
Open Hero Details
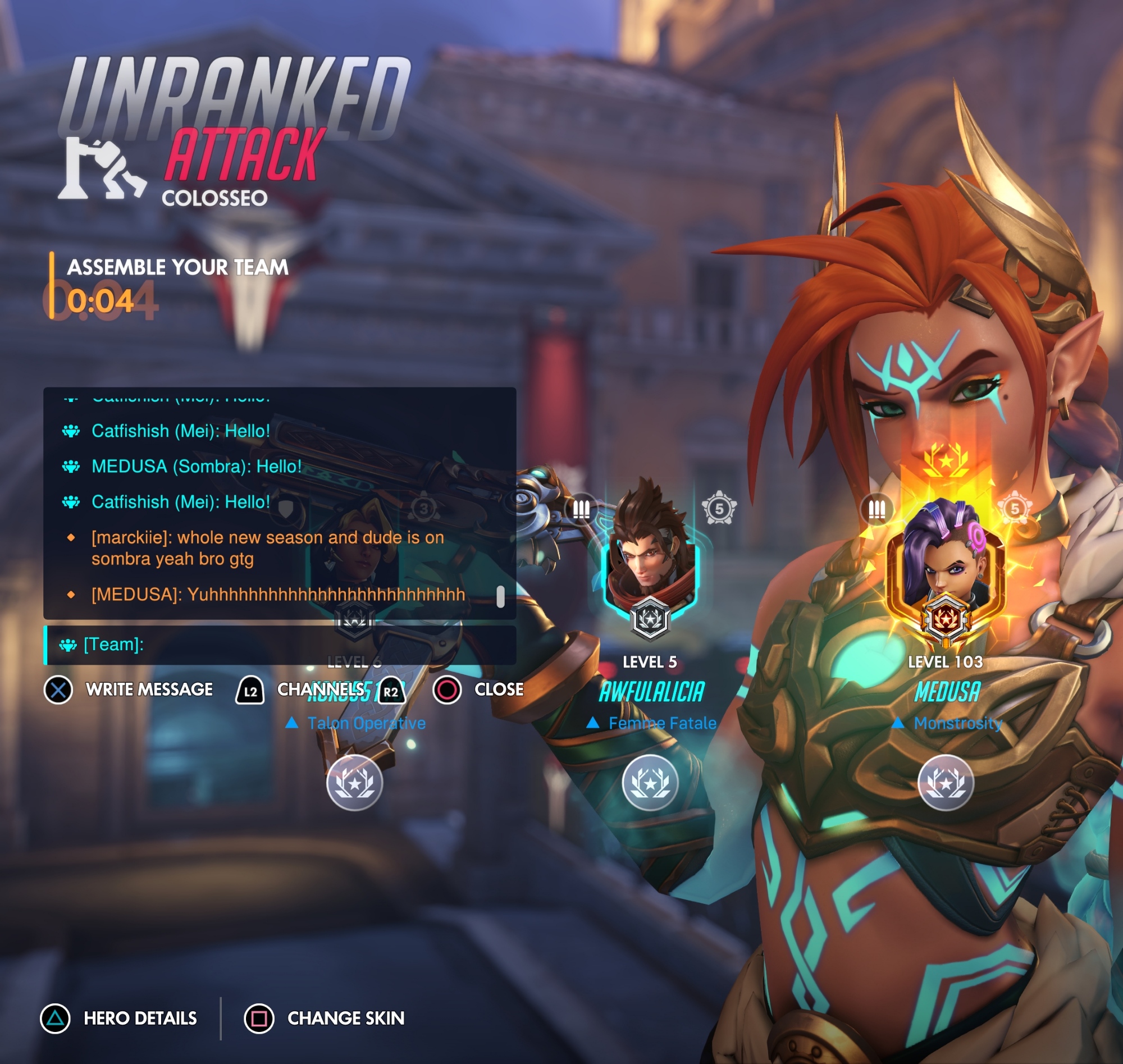click(119, 1018)
